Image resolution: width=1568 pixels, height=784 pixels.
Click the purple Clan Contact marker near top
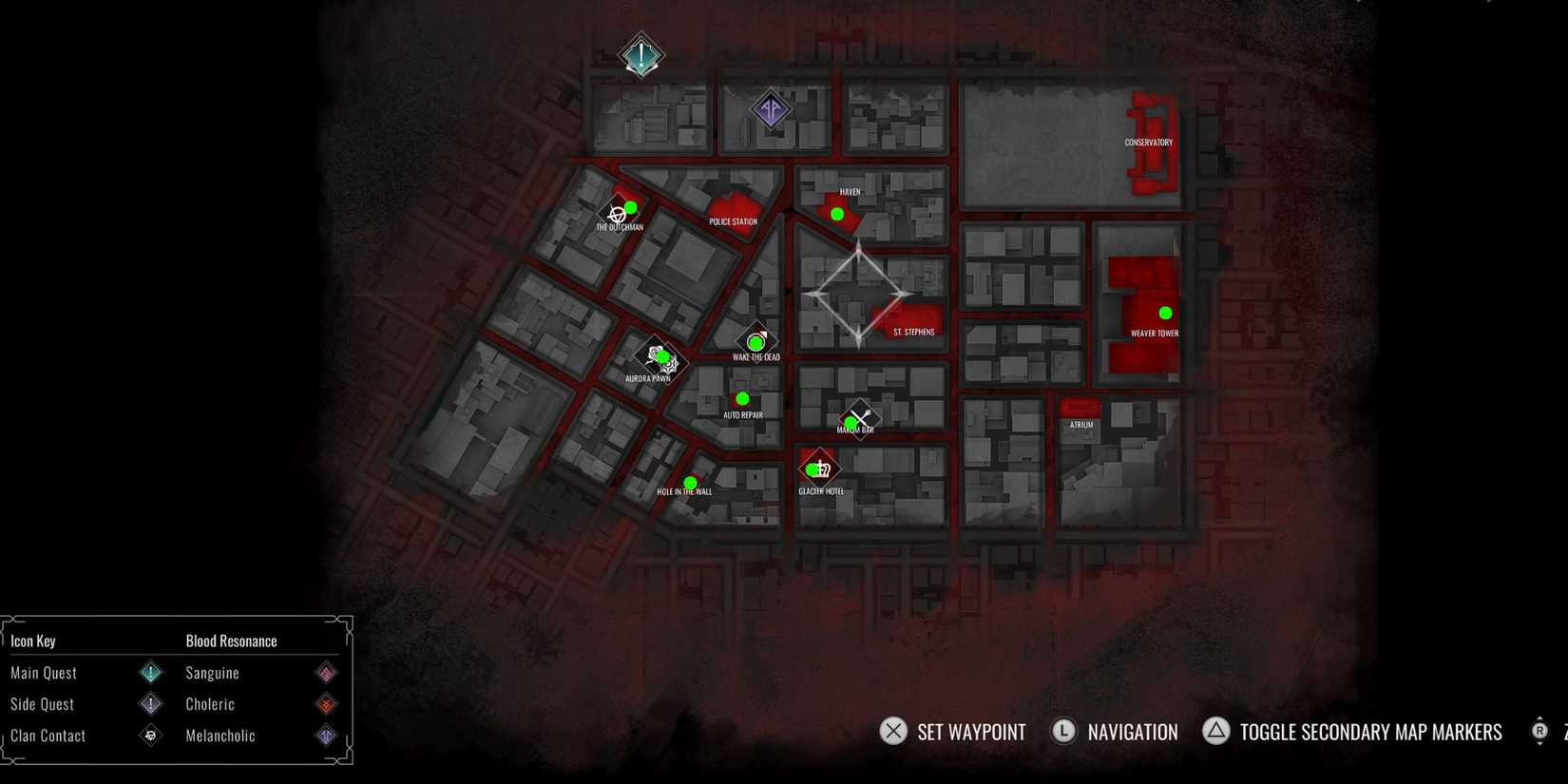[770, 109]
